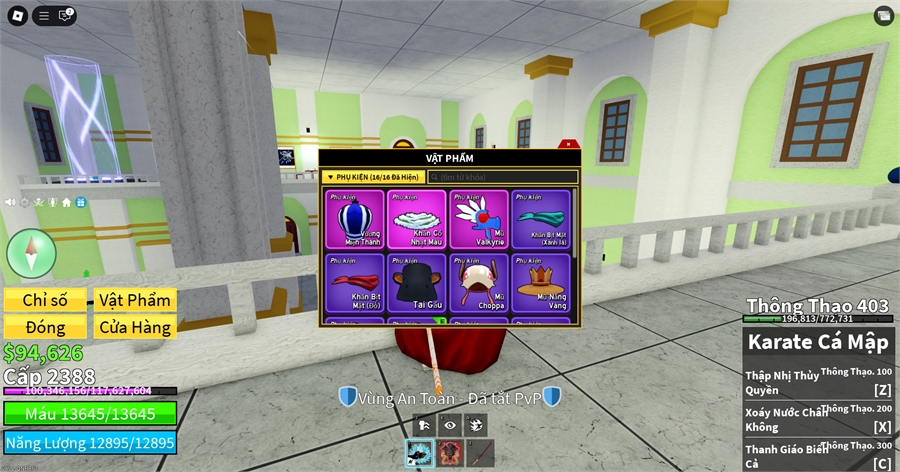This screenshot has width=900, height=472.
Task: Focus the inventory keyword search field
Action: tap(503, 177)
